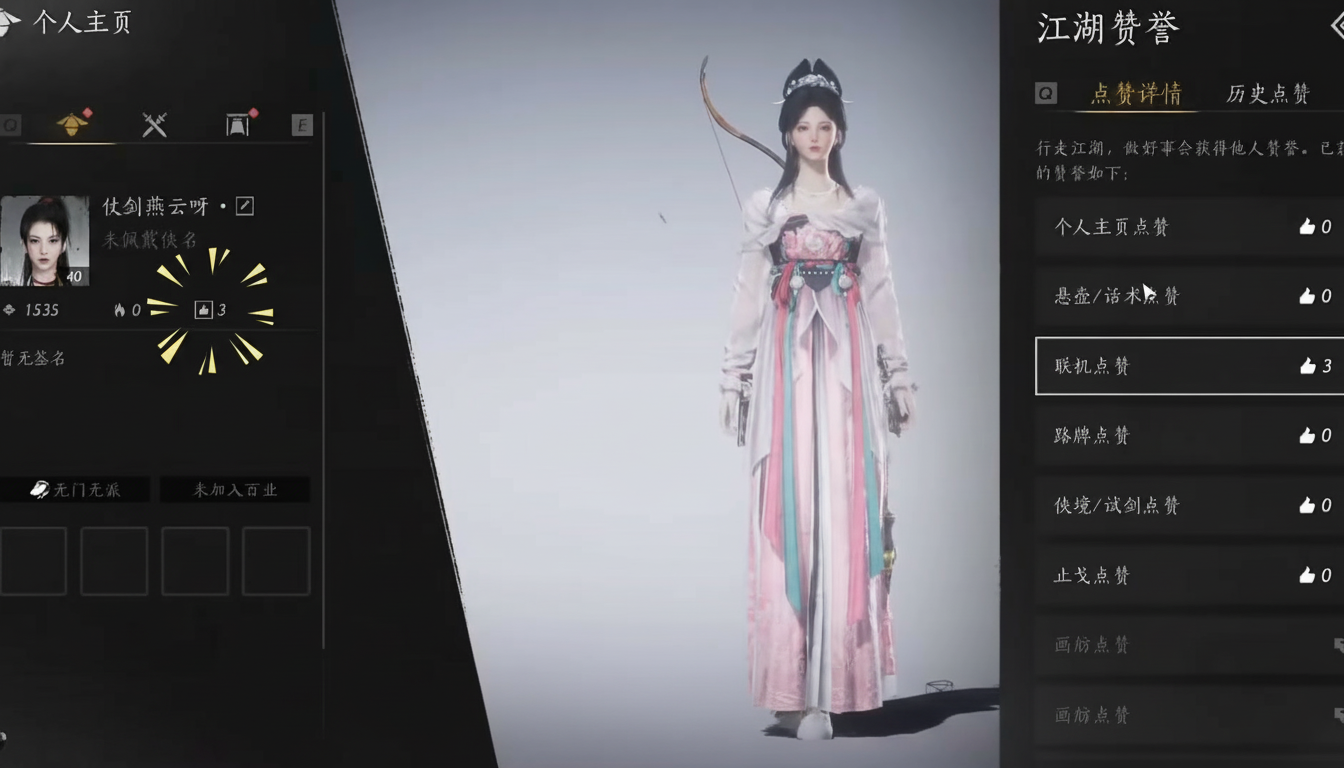Click the 暂无签名 signature field
Screen dimensions: 1344x768
click(x=32, y=357)
